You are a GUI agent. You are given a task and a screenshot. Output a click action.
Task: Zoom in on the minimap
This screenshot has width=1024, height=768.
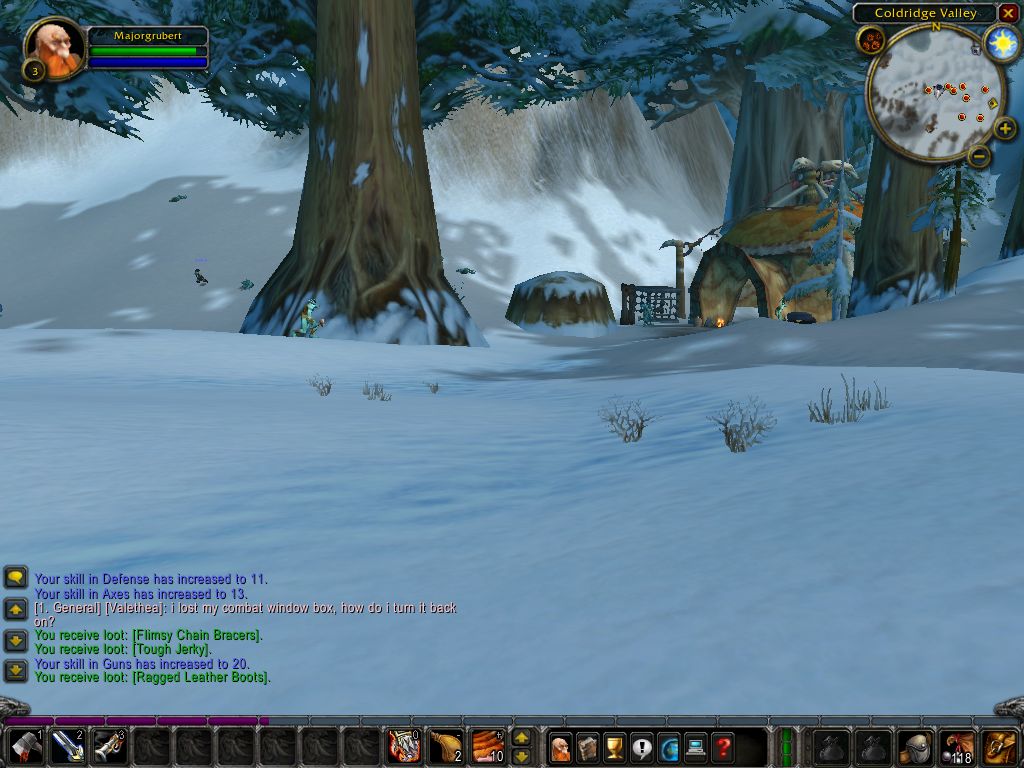click(1005, 129)
